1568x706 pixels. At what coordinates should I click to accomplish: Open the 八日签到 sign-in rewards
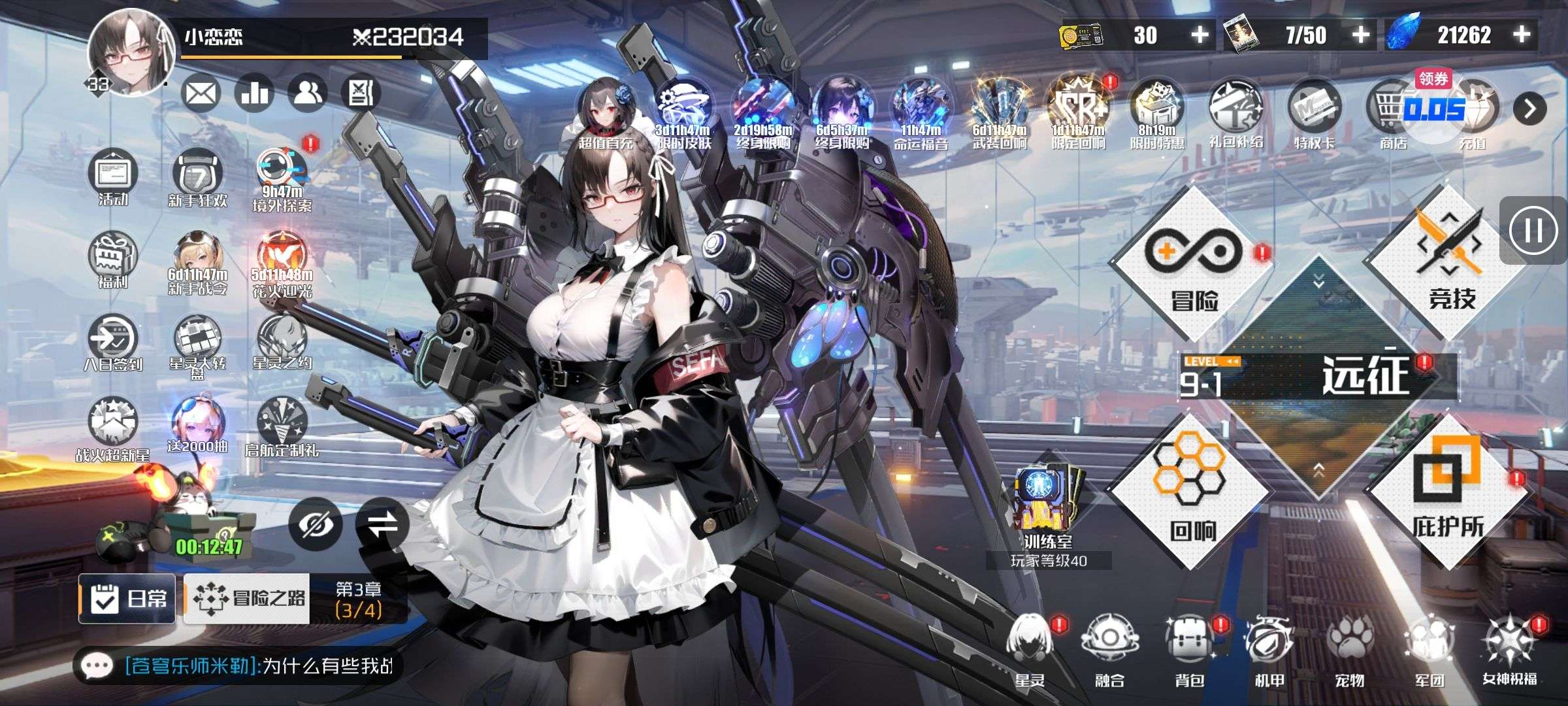point(112,343)
